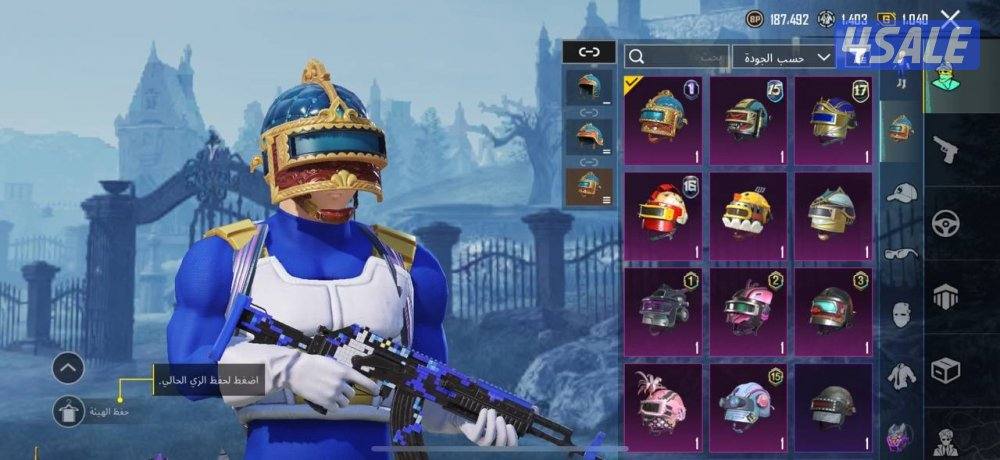The width and height of the screenshot is (1000, 460).
Task: Select the plain grey default helmet
Action: [x=833, y=405]
